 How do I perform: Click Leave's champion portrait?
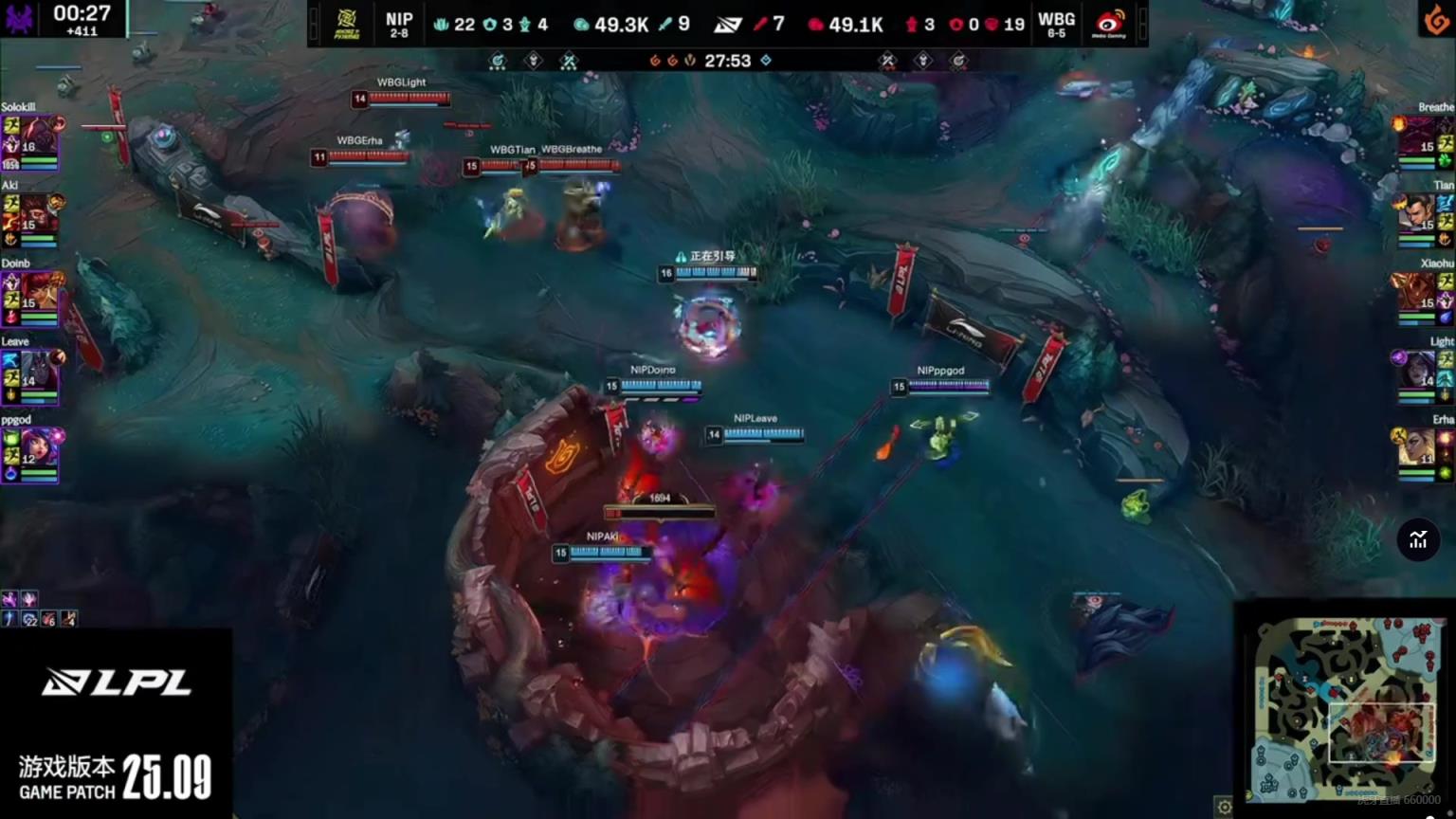click(38, 370)
